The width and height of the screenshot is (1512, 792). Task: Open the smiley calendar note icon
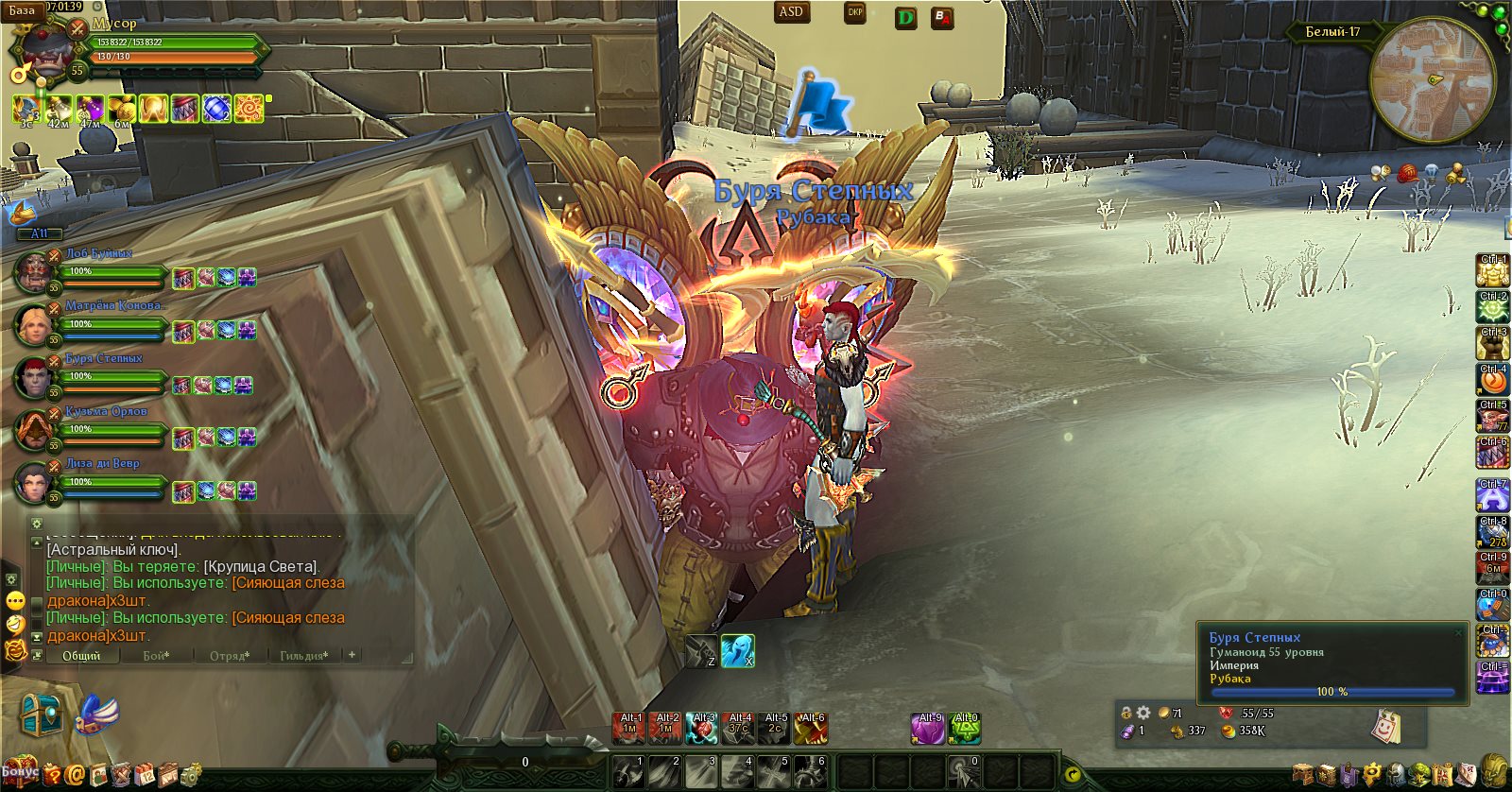pos(1385,726)
